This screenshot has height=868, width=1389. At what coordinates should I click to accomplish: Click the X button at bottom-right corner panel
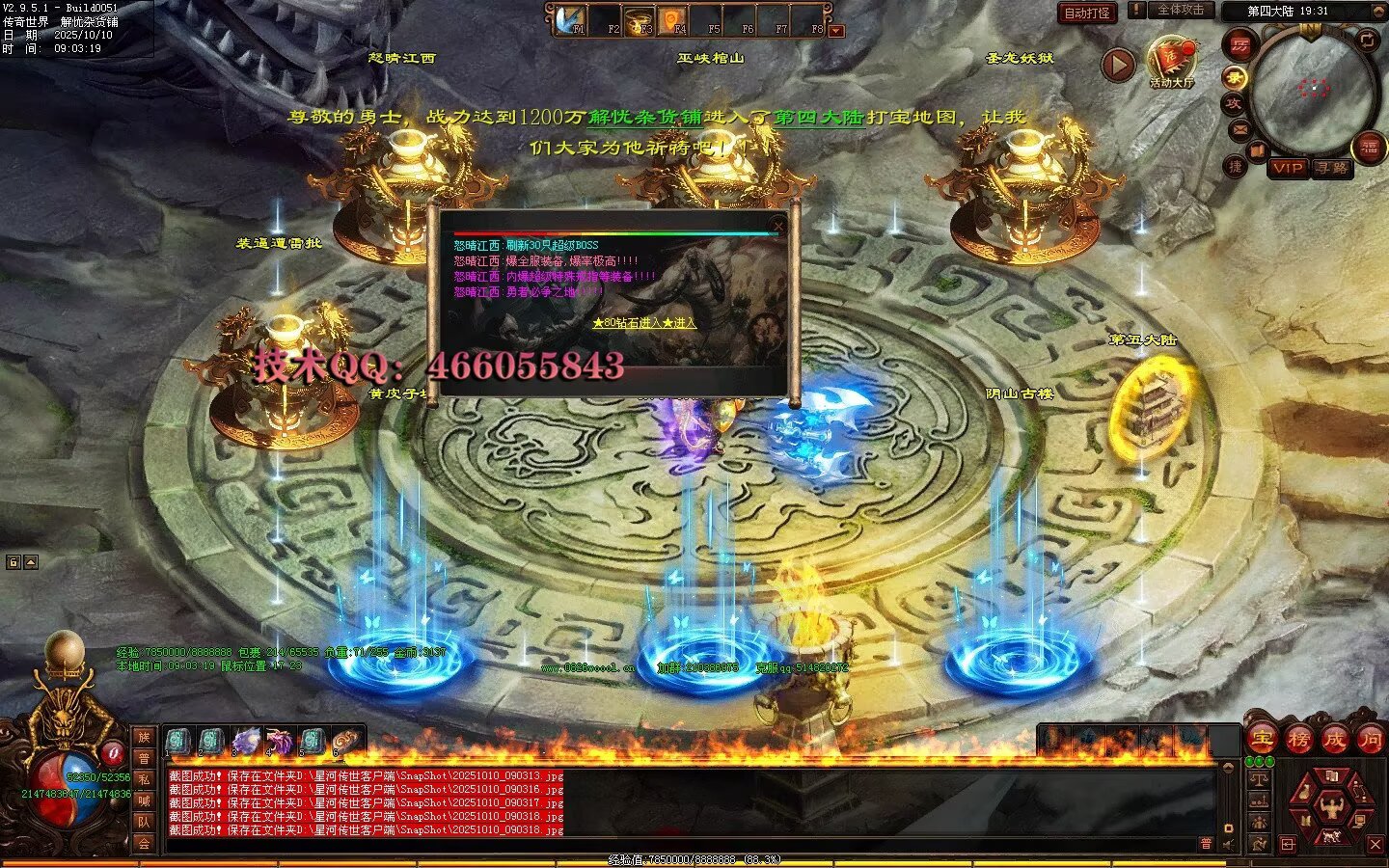(x=1375, y=845)
